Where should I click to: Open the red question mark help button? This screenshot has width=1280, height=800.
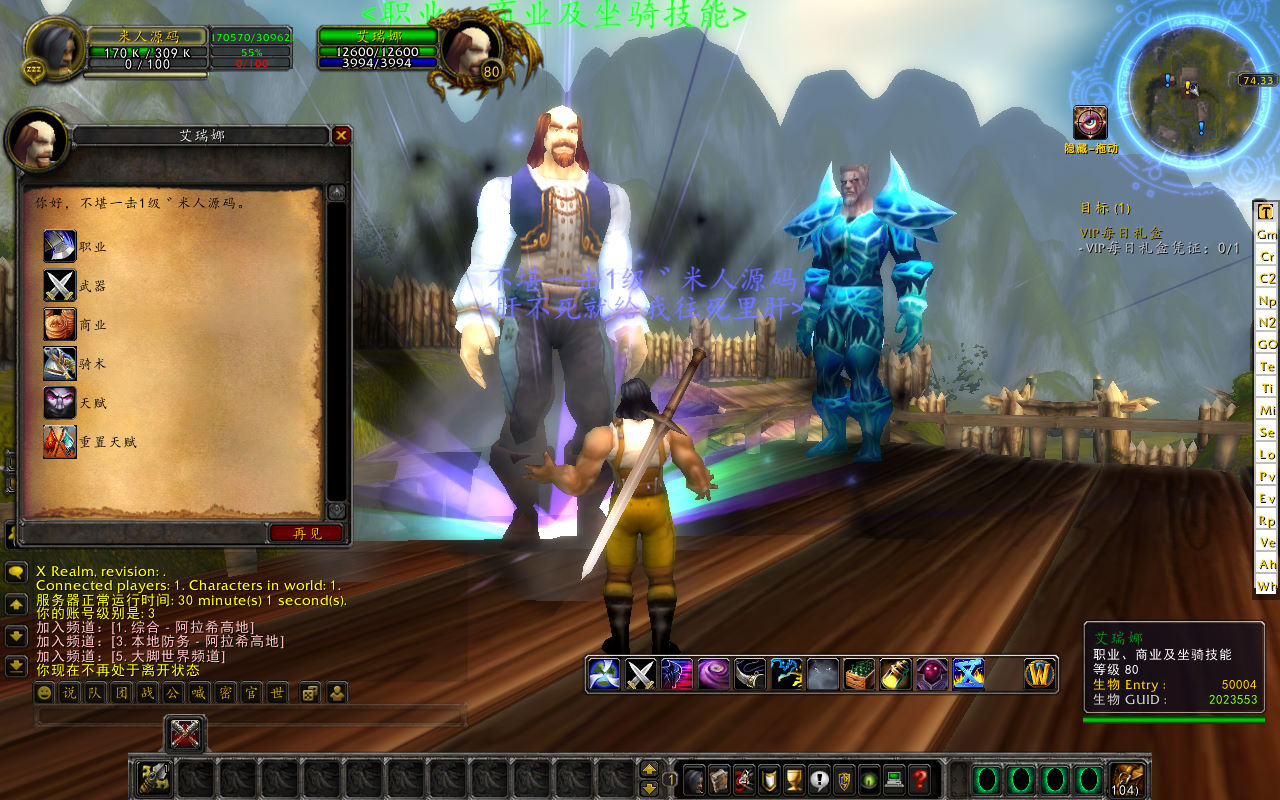point(920,779)
